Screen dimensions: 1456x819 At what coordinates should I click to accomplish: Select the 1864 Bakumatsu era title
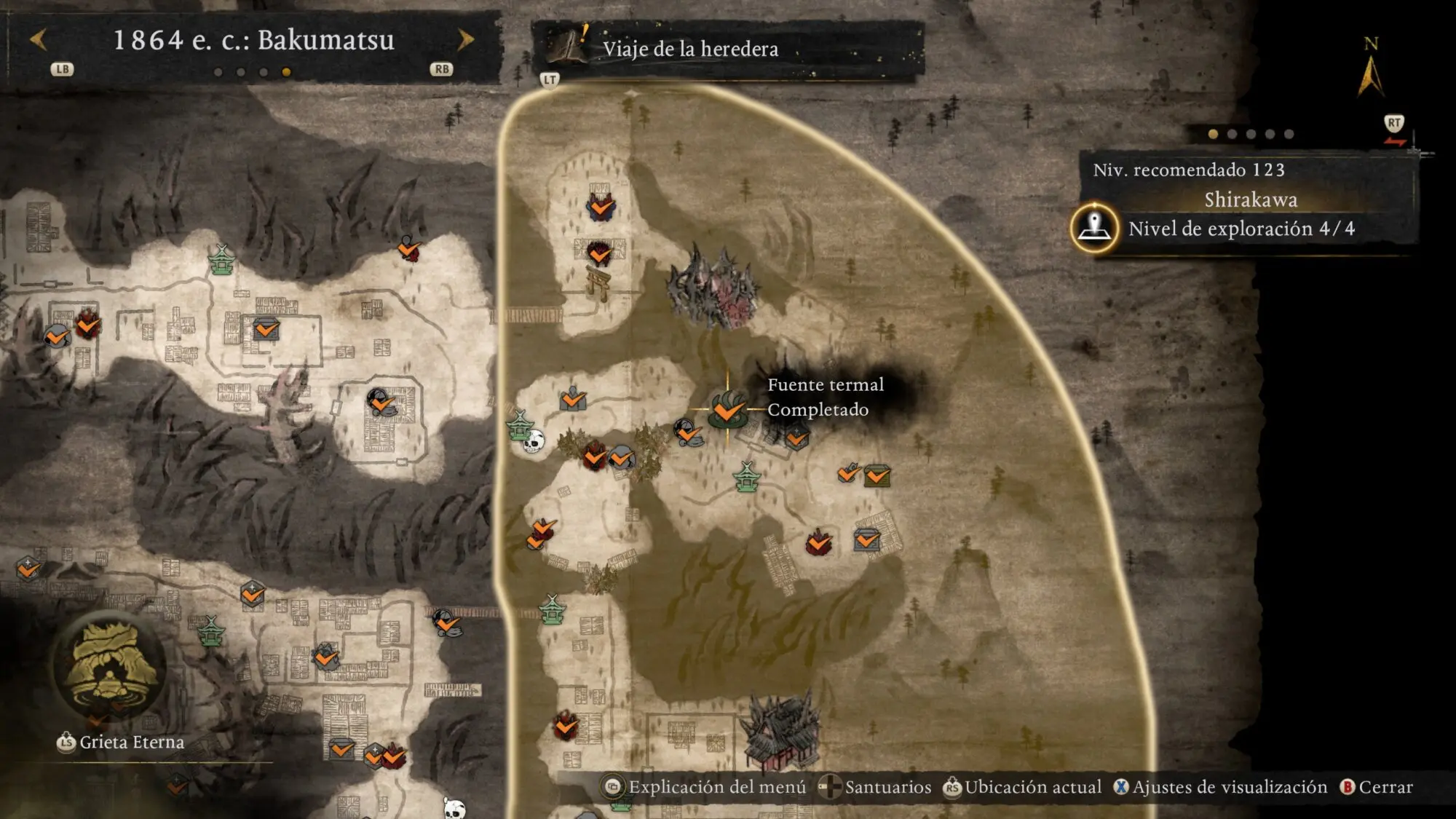pos(253,40)
